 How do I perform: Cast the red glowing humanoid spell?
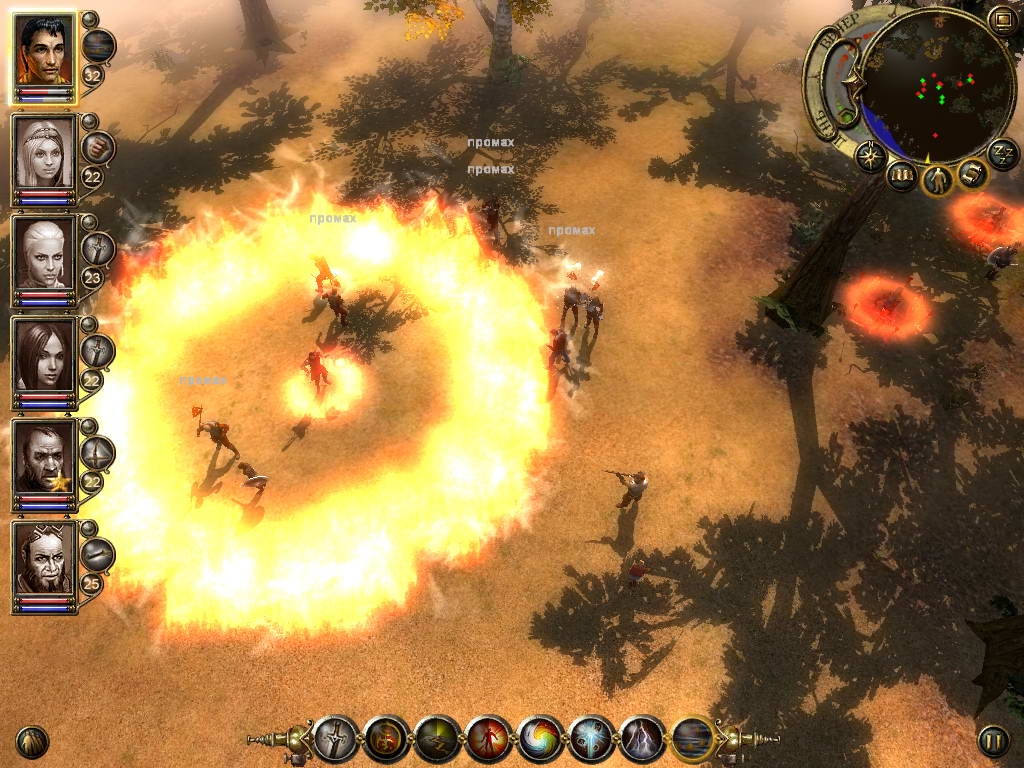(489, 740)
